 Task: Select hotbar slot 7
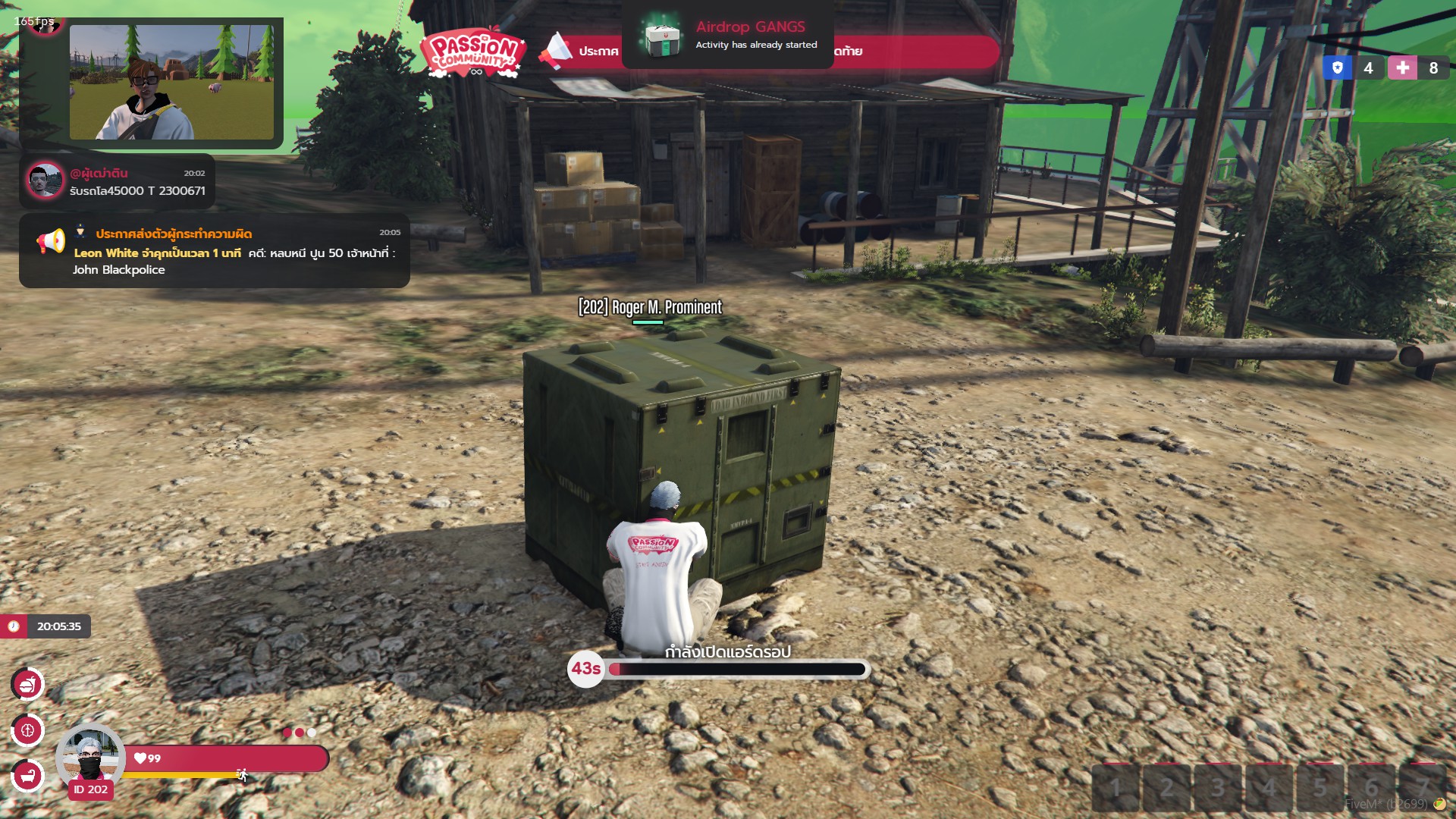click(x=1423, y=789)
